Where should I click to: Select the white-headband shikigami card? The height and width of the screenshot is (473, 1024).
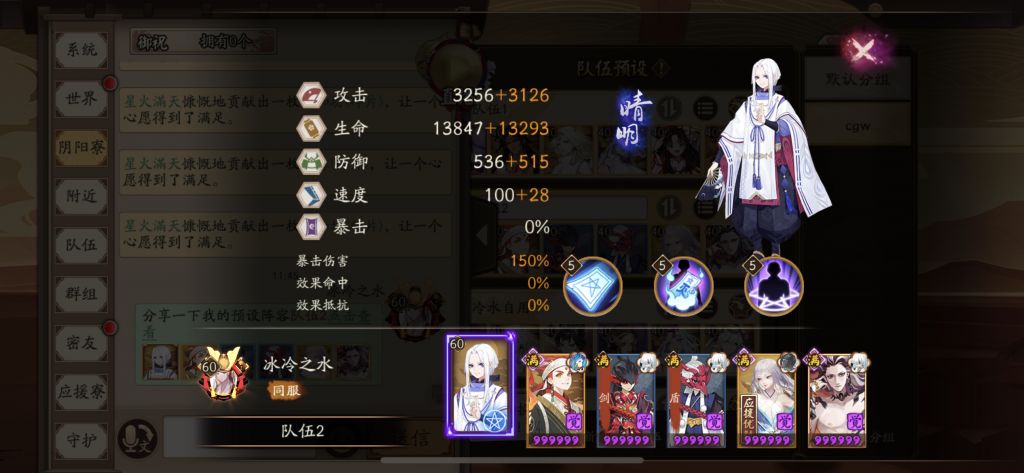[556, 392]
